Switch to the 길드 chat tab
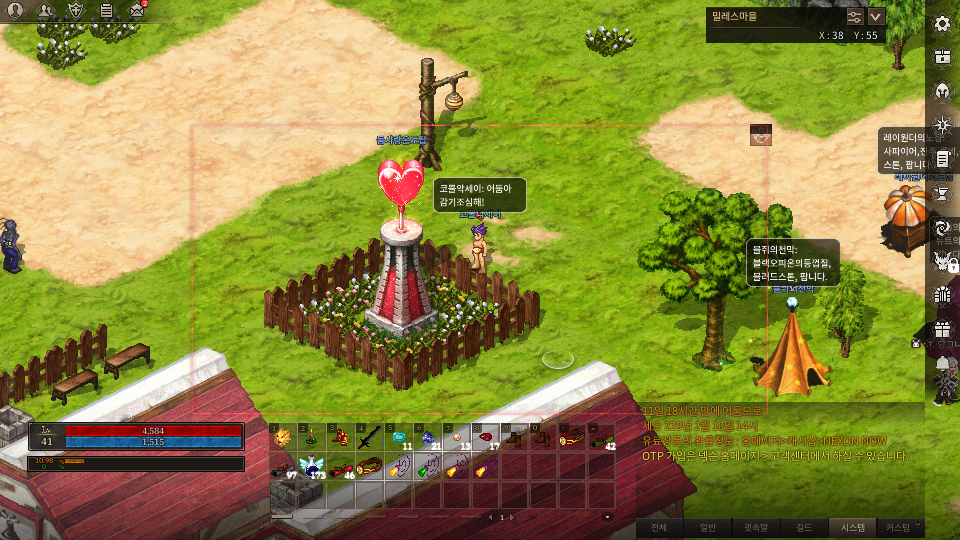 coord(805,528)
